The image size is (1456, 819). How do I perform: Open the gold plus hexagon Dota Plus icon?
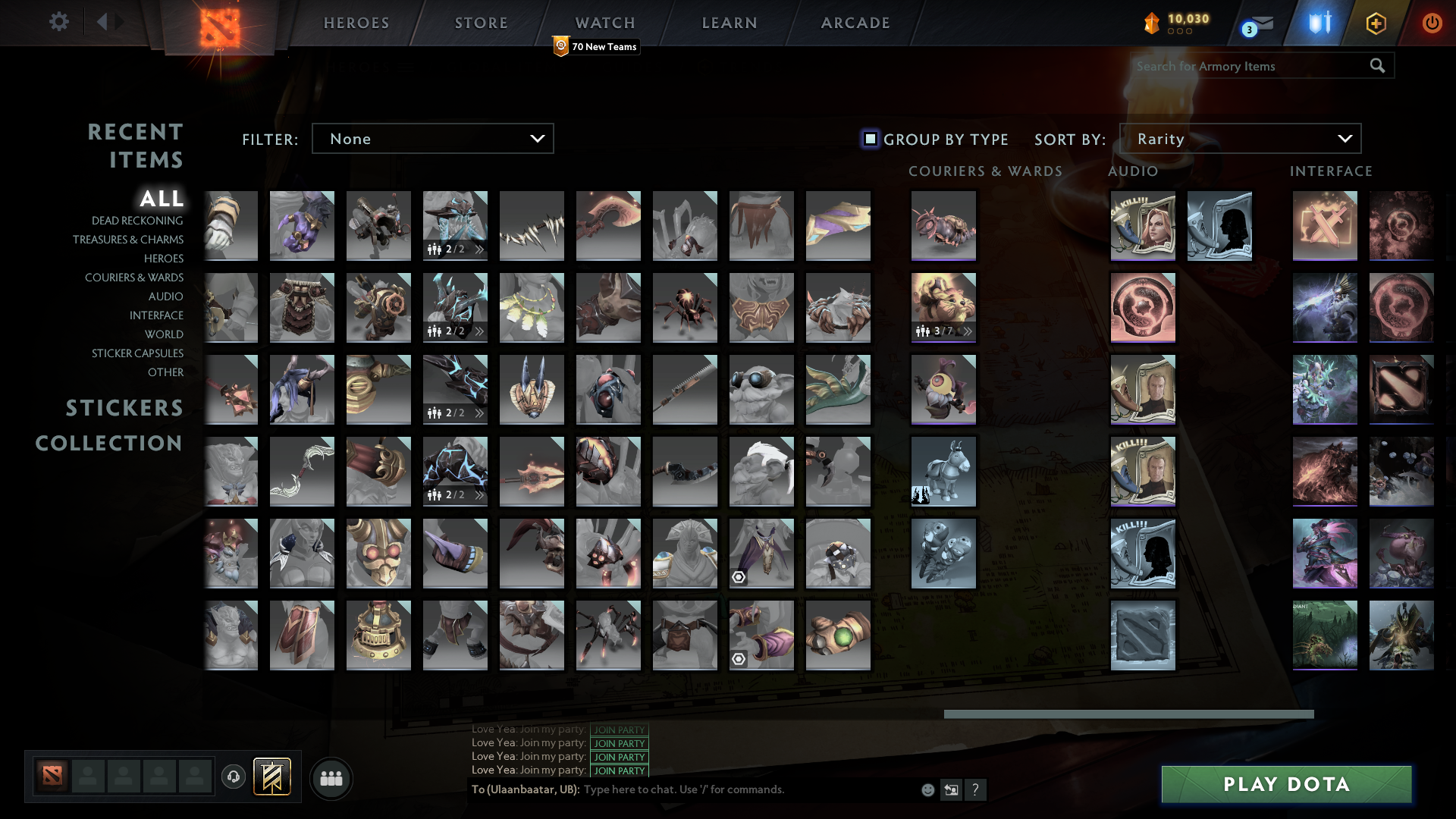click(1376, 23)
